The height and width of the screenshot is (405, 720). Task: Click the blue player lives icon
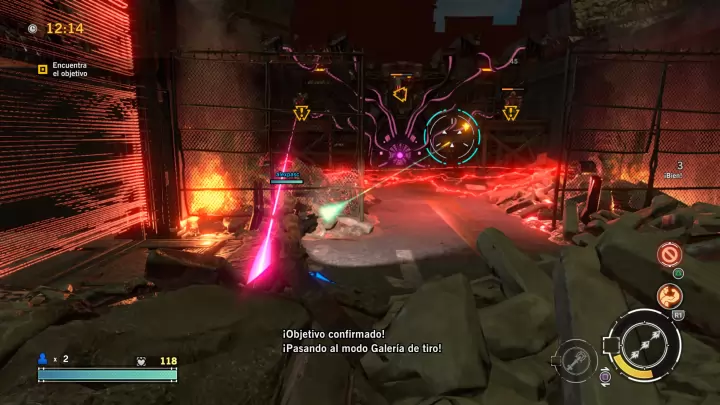43,358
